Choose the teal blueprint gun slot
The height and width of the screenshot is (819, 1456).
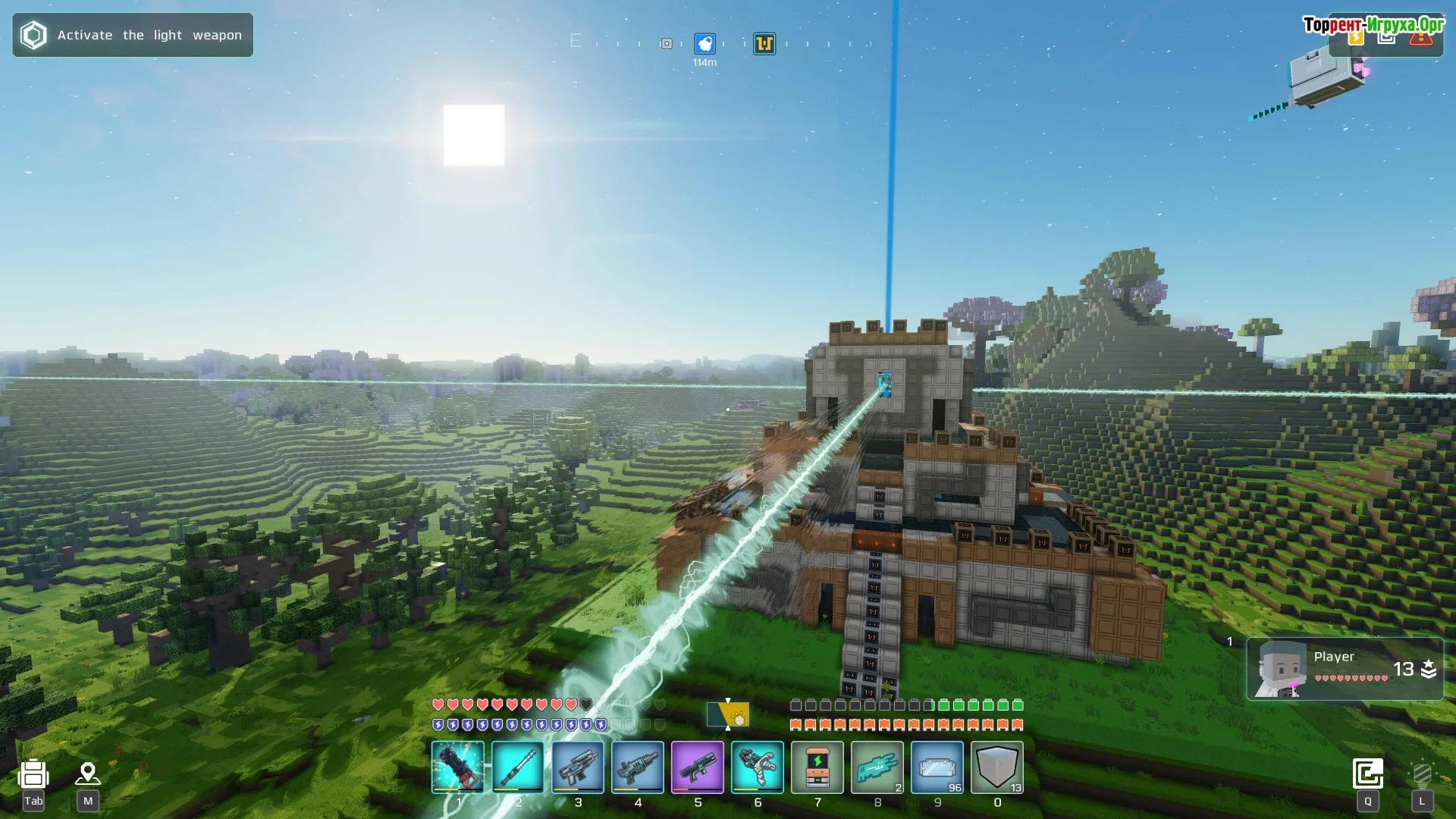tap(877, 767)
